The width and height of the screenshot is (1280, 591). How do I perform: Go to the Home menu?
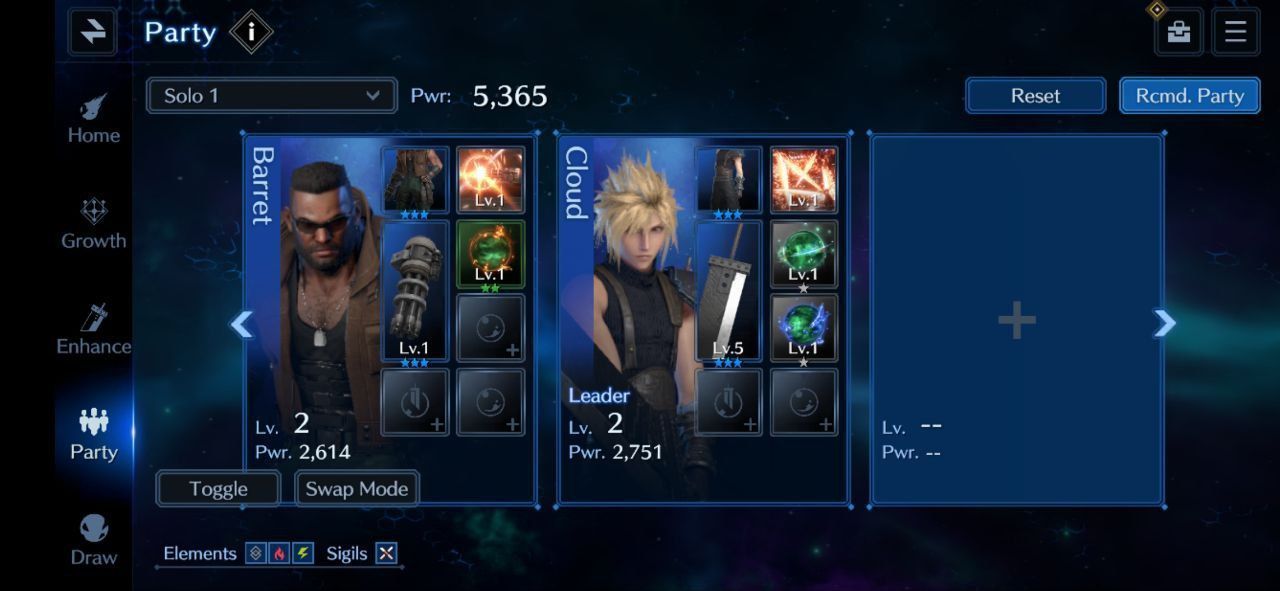pyautogui.click(x=94, y=119)
